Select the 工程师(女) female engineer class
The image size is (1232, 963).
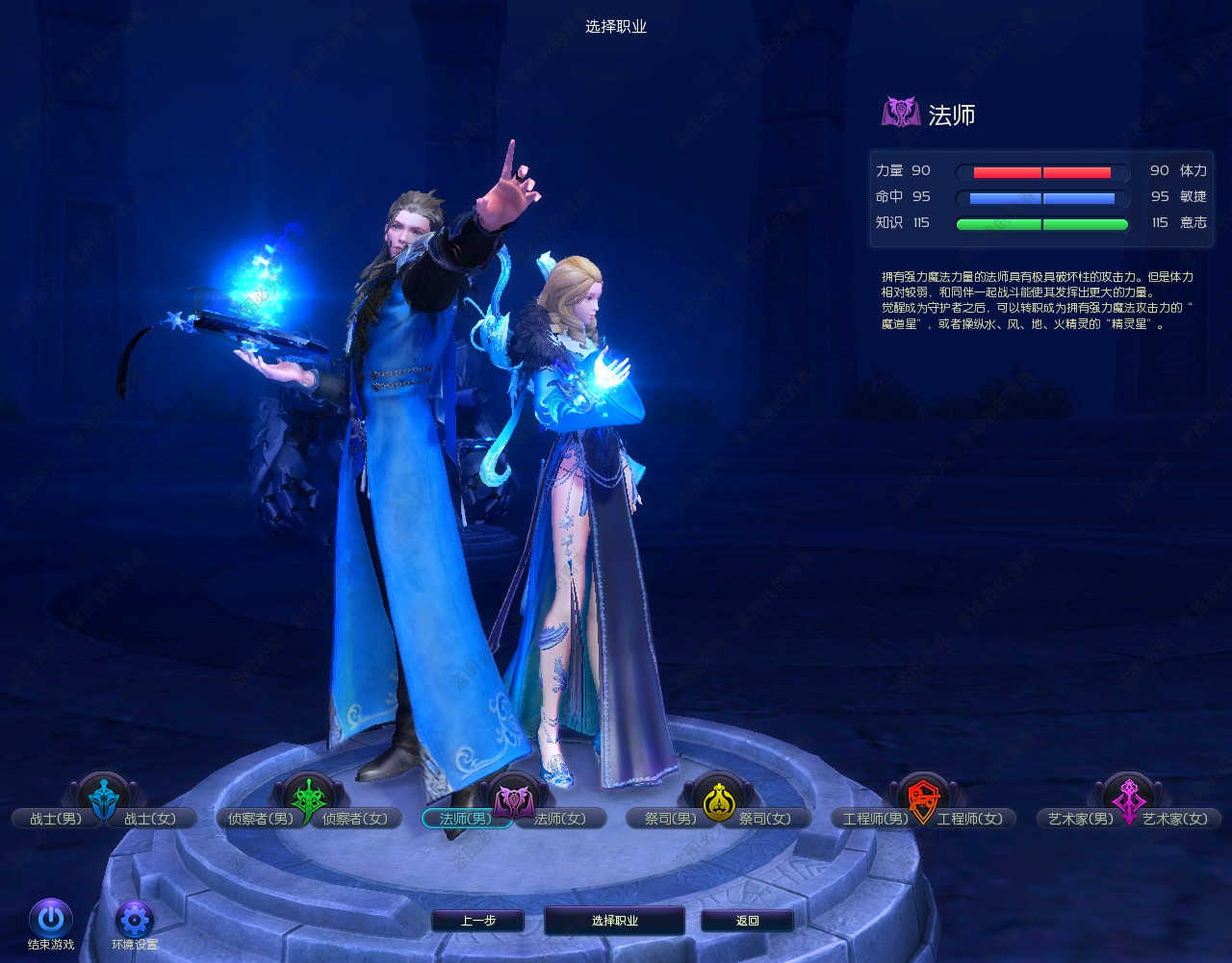pos(970,819)
